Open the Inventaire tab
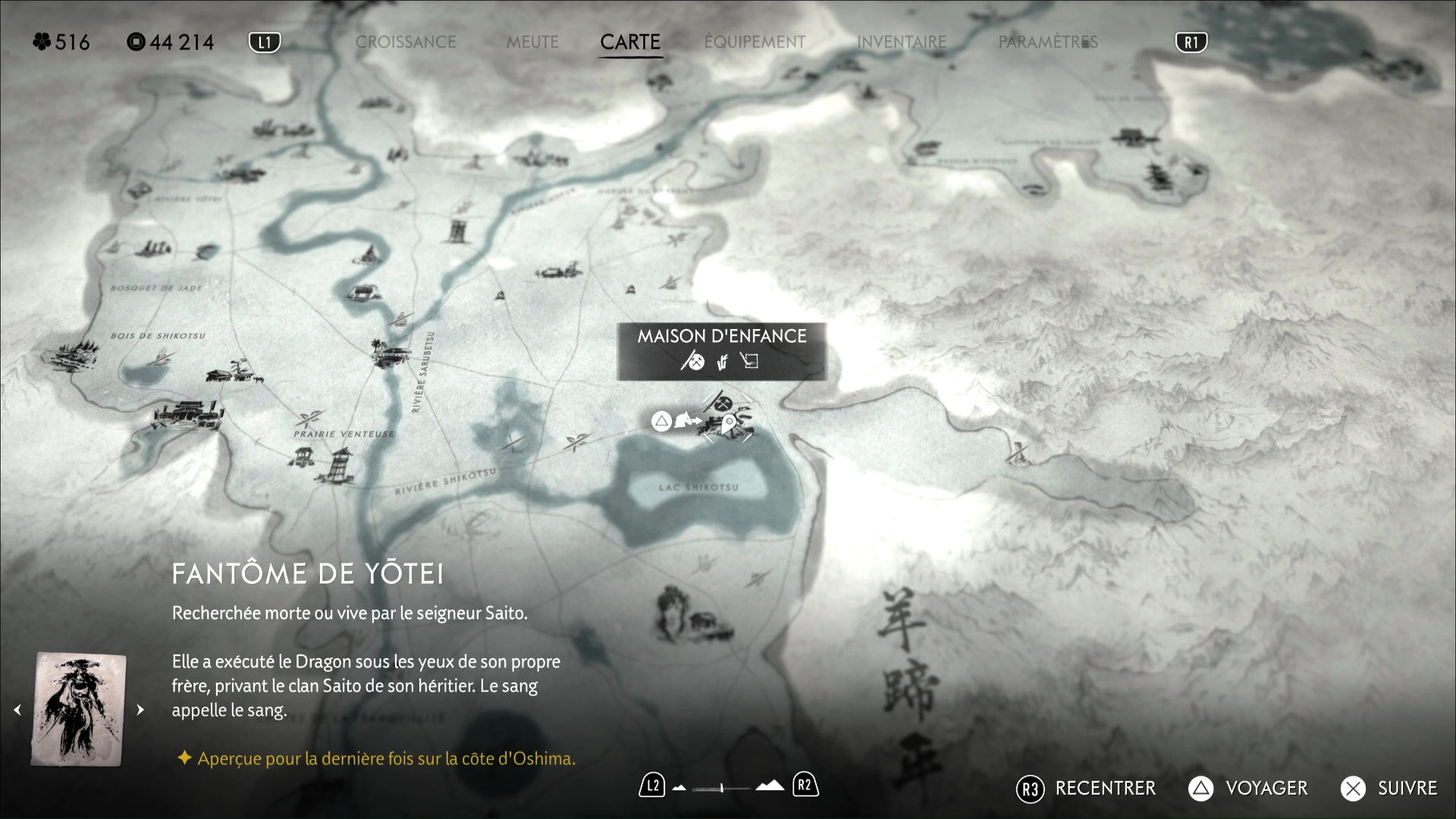The width and height of the screenshot is (1456, 819). (x=902, y=42)
